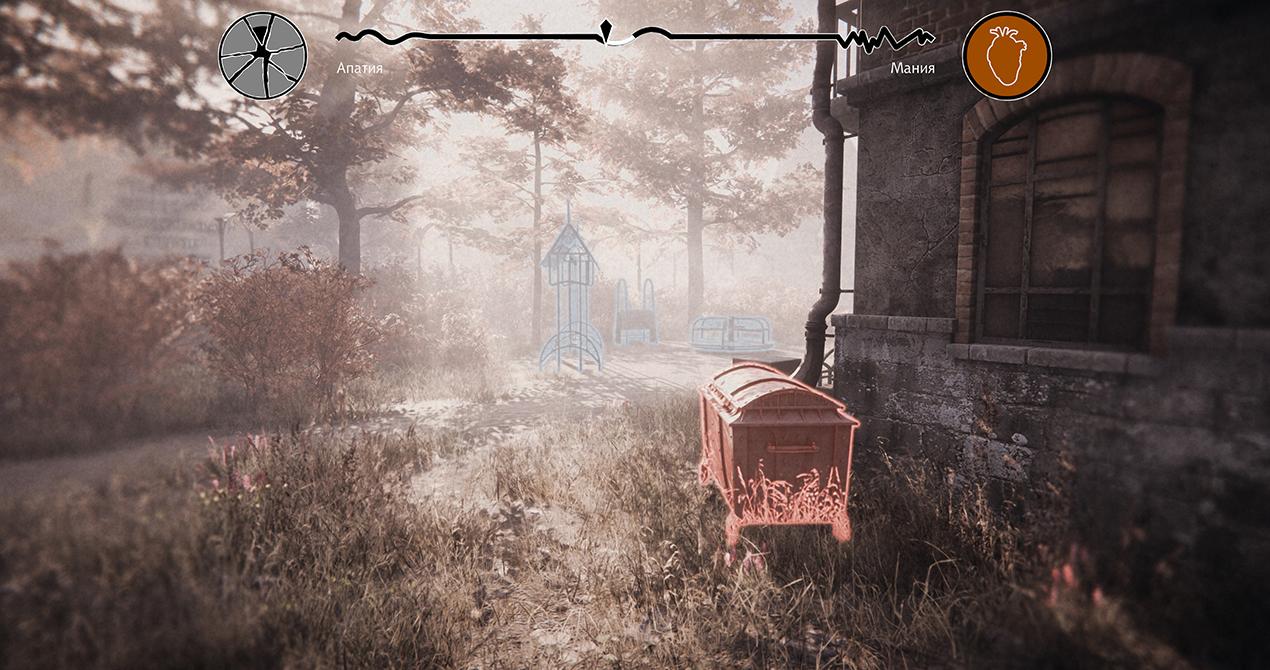Click the cracked grey Apathy circle icon

tap(263, 54)
